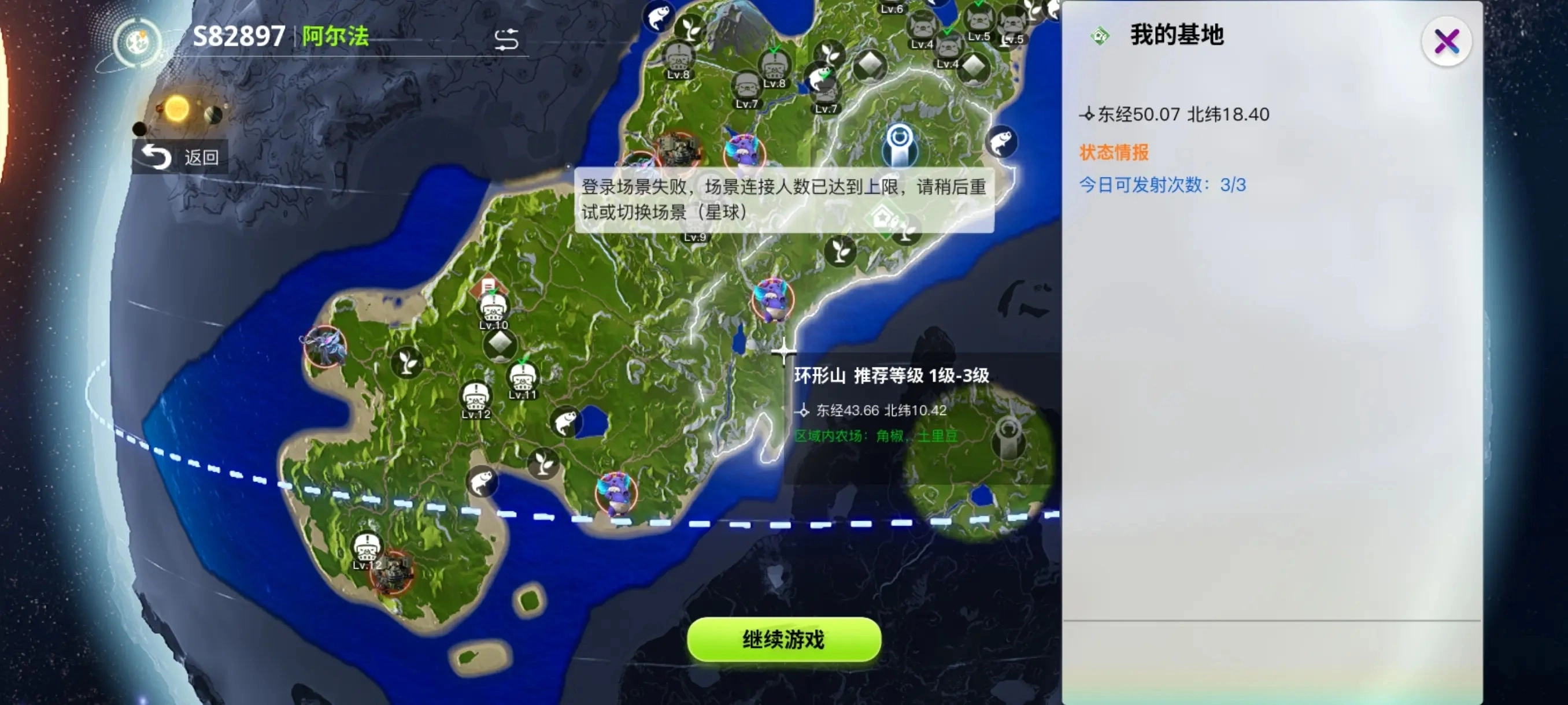Screen dimensions: 1568x705
Task: Tap the circular planet progress ring top-left
Action: 139,43
